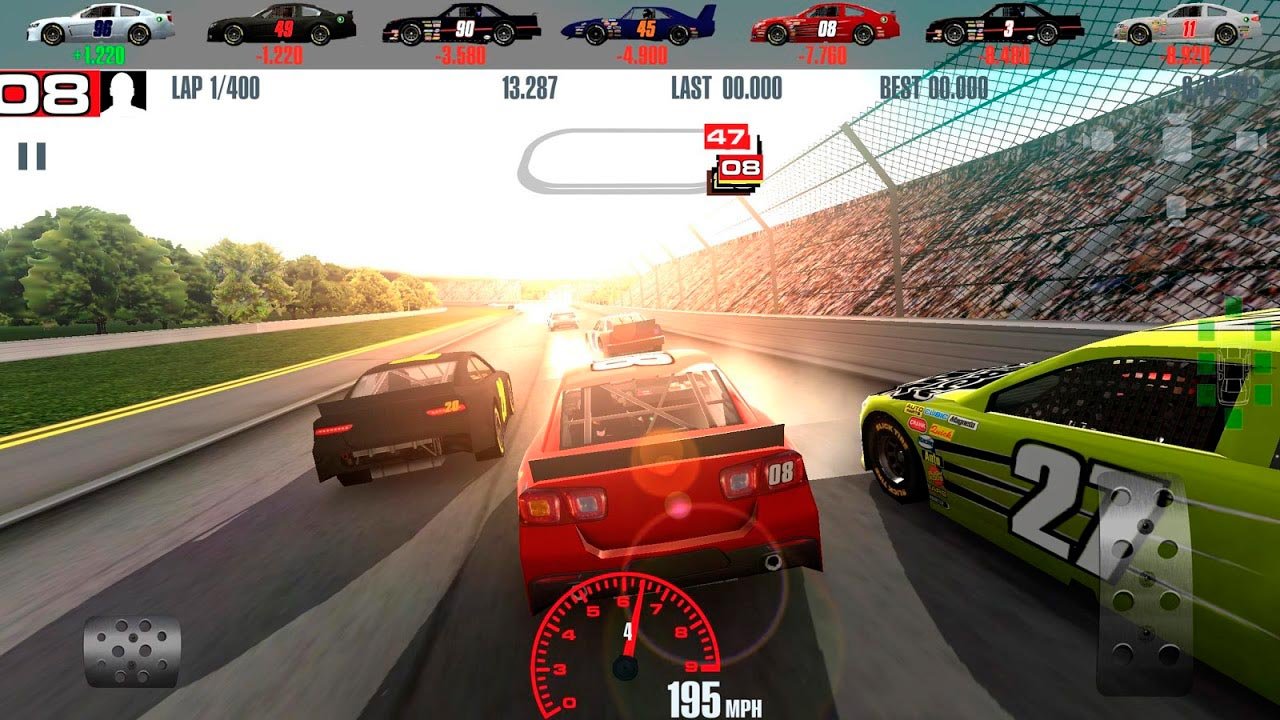Select the white number 11 car thumbnail
Screen dimensions: 1280x720
tap(1187, 26)
